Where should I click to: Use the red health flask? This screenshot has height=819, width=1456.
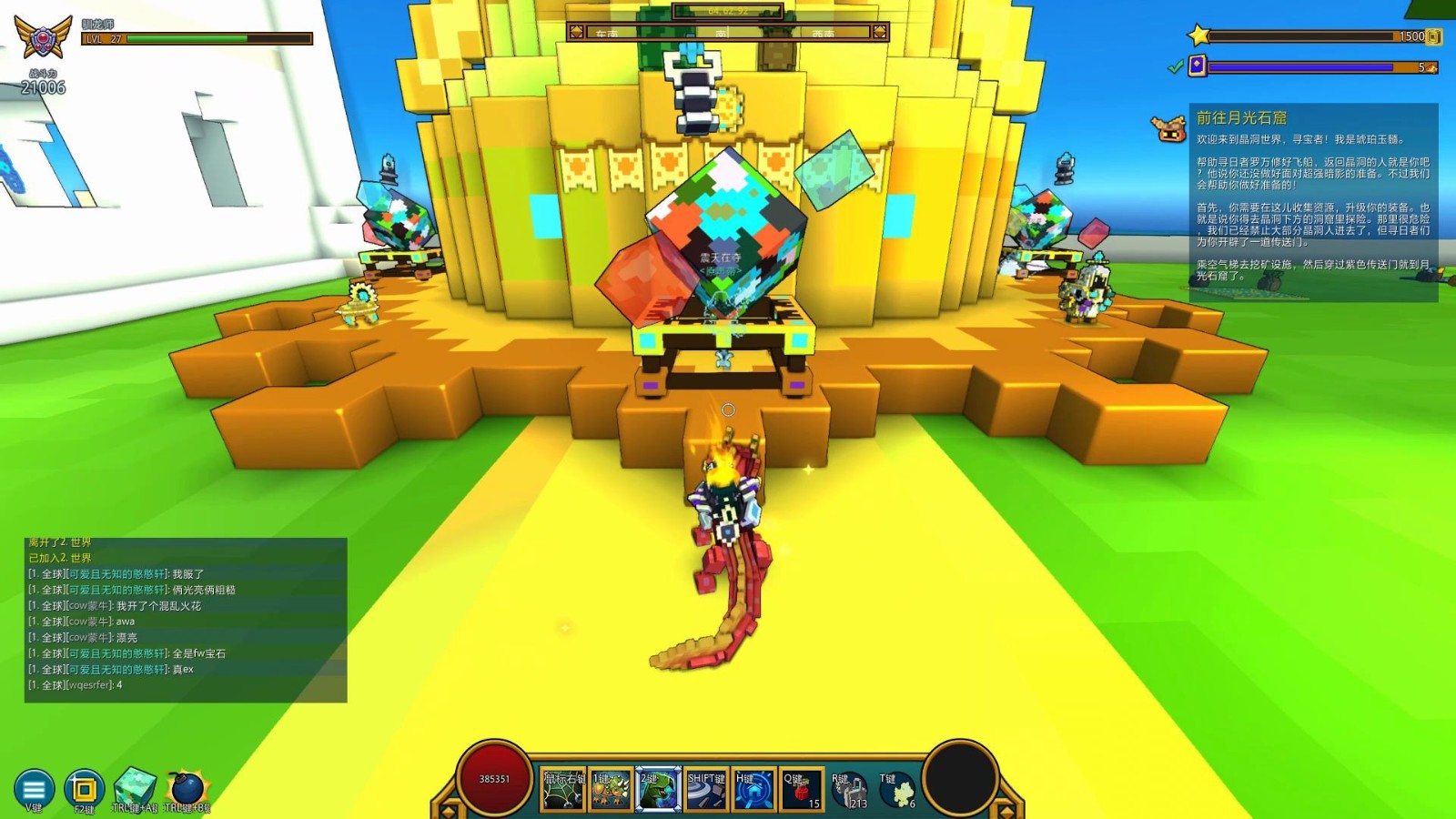click(x=802, y=790)
